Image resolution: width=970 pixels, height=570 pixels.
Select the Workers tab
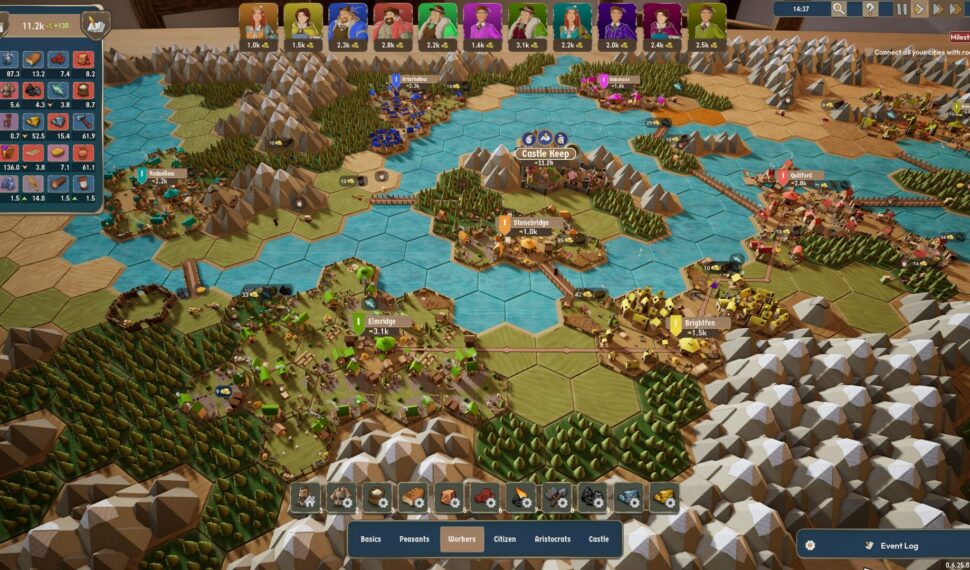462,539
